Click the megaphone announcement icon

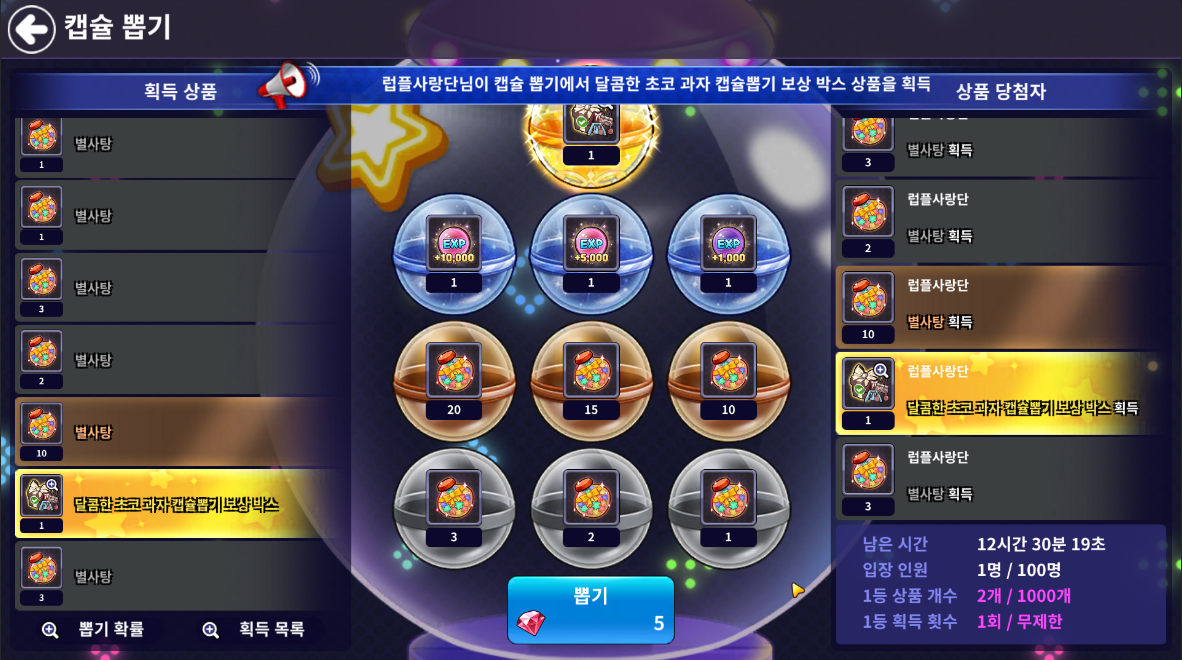click(x=287, y=86)
